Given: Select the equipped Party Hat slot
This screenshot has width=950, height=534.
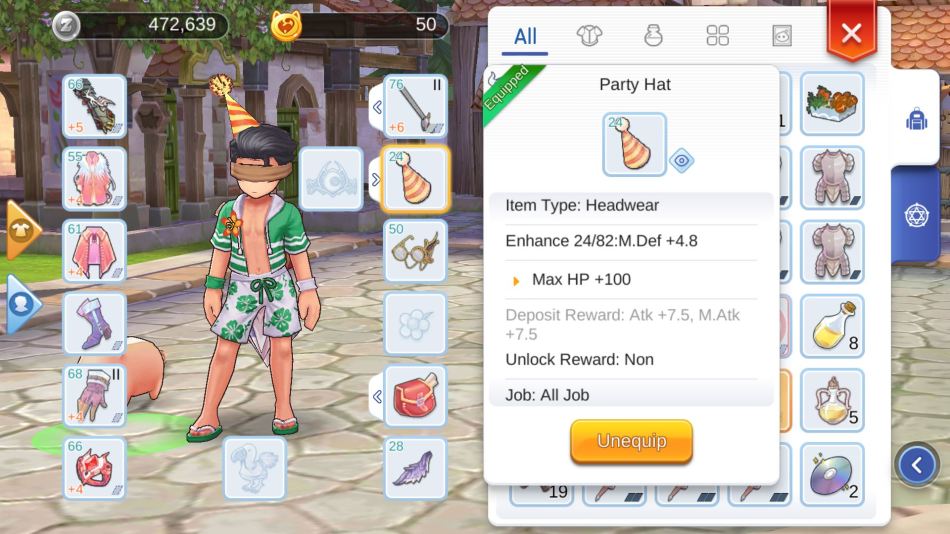Looking at the screenshot, I should (x=415, y=179).
